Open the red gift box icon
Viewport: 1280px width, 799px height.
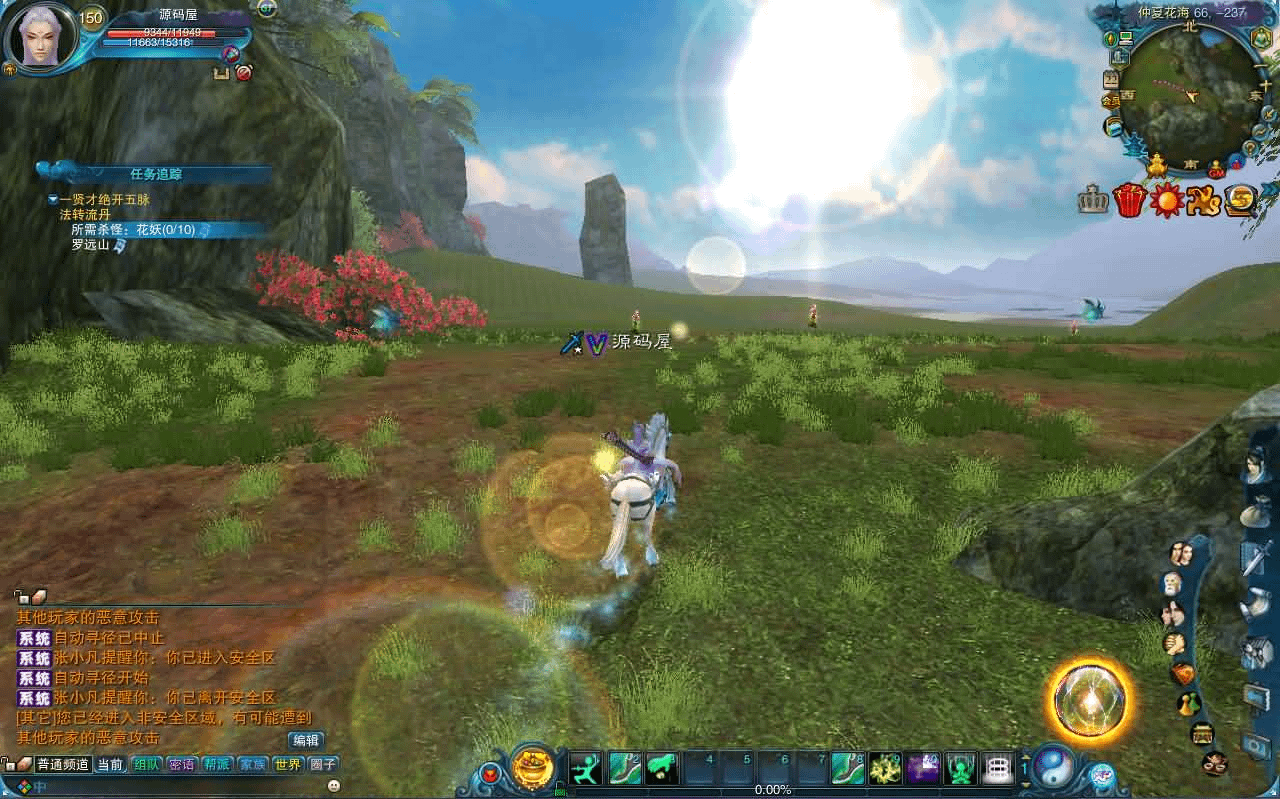(1129, 201)
